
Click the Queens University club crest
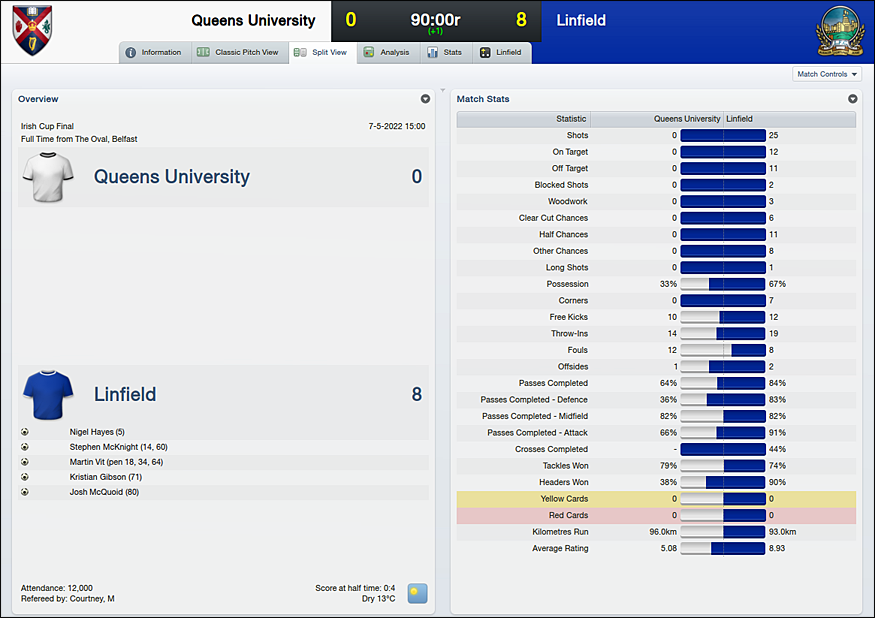[x=32, y=29]
